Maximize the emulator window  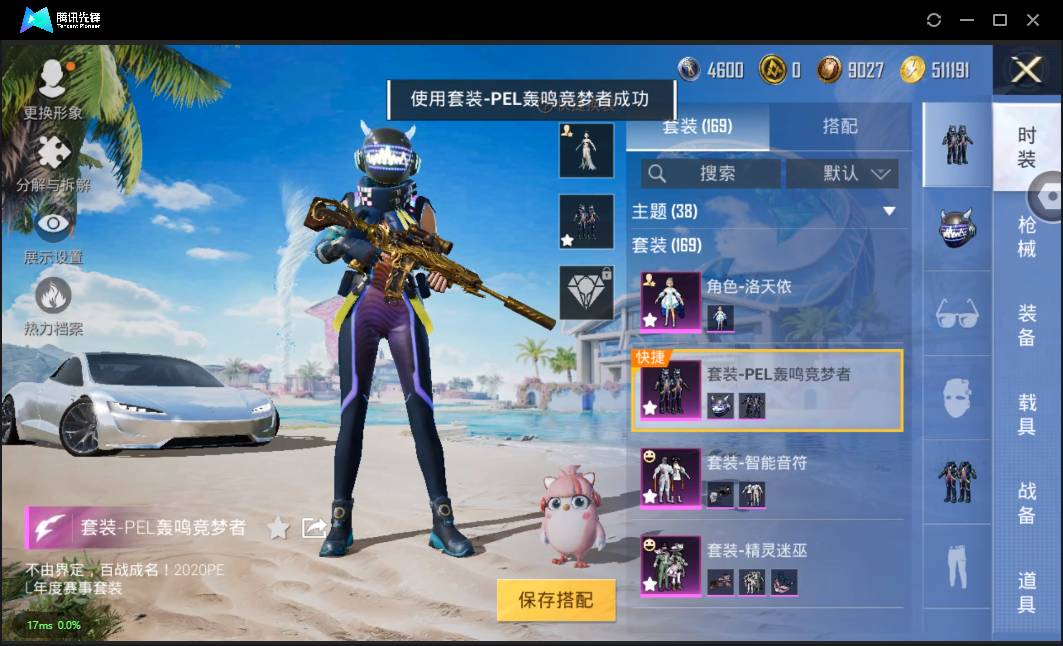[x=999, y=20]
